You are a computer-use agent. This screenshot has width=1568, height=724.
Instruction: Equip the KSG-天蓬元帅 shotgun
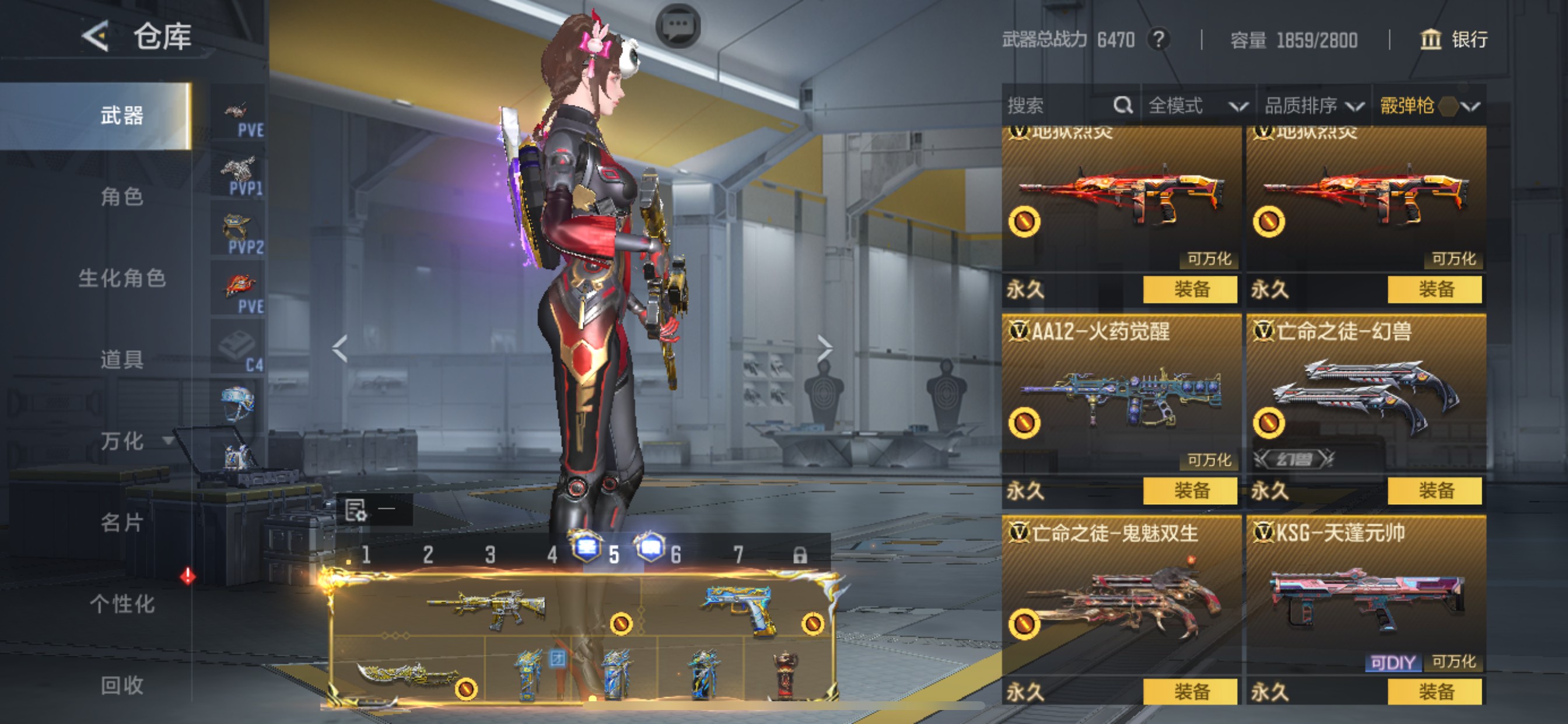[1434, 692]
